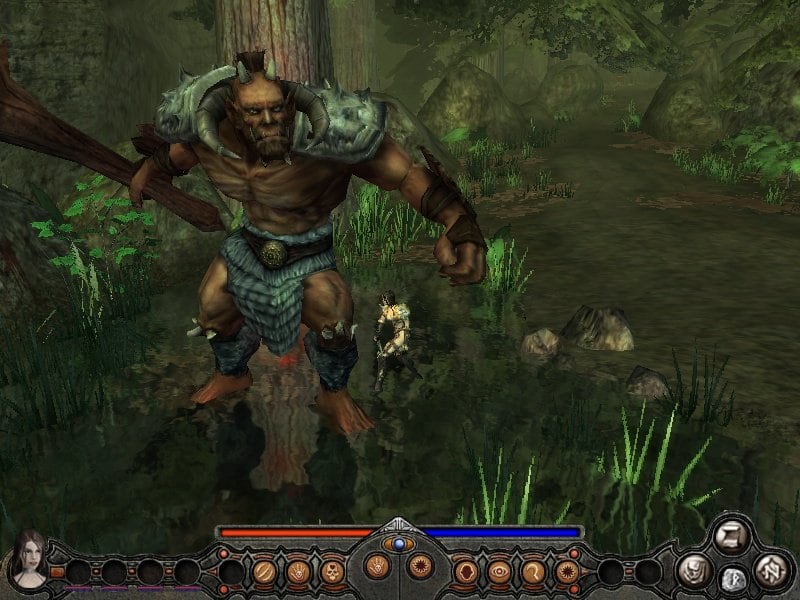Choose the curved hook spell icon
The image size is (800, 600).
pos(533,571)
